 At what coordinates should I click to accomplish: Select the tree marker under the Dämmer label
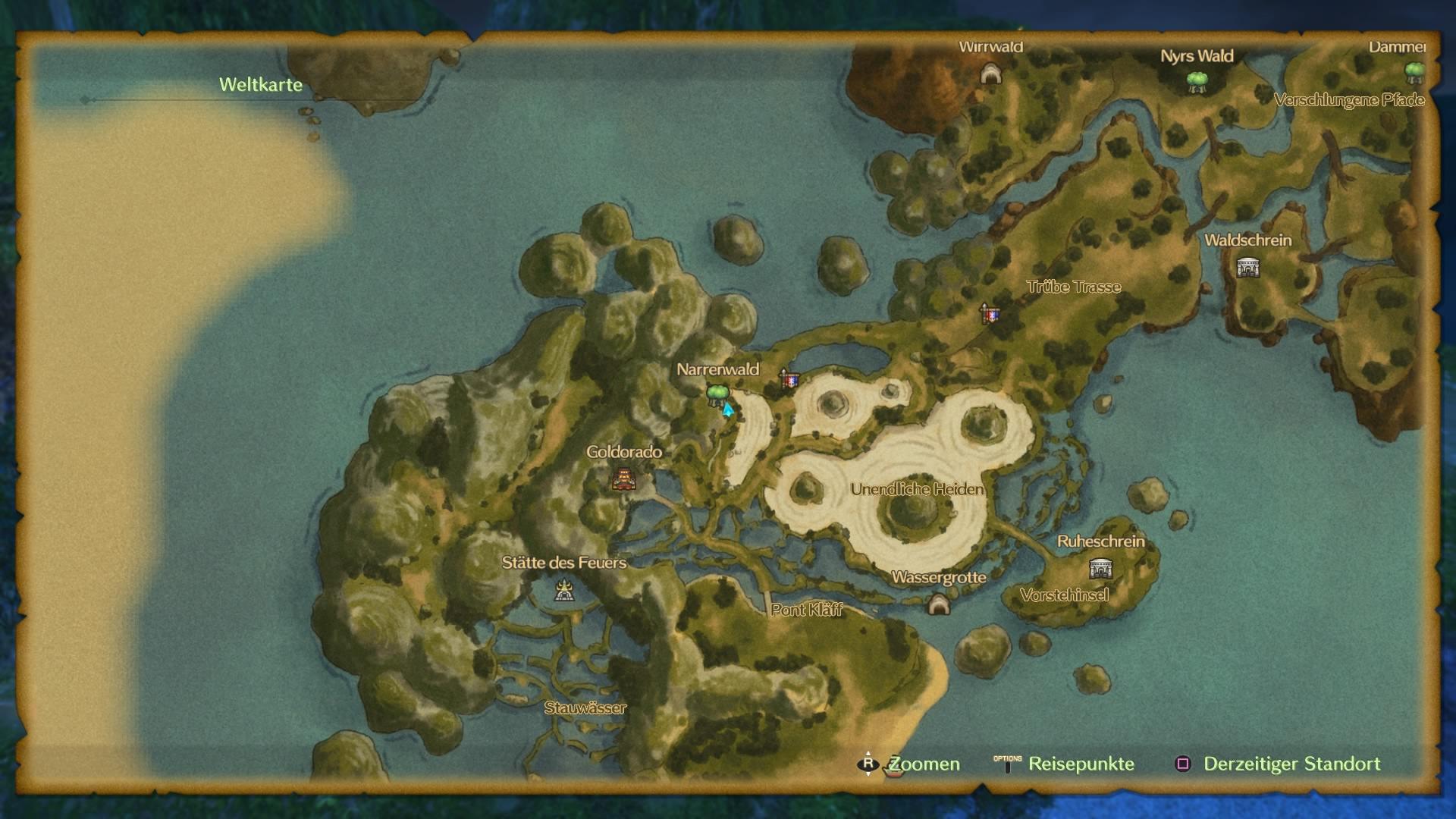[x=1414, y=72]
